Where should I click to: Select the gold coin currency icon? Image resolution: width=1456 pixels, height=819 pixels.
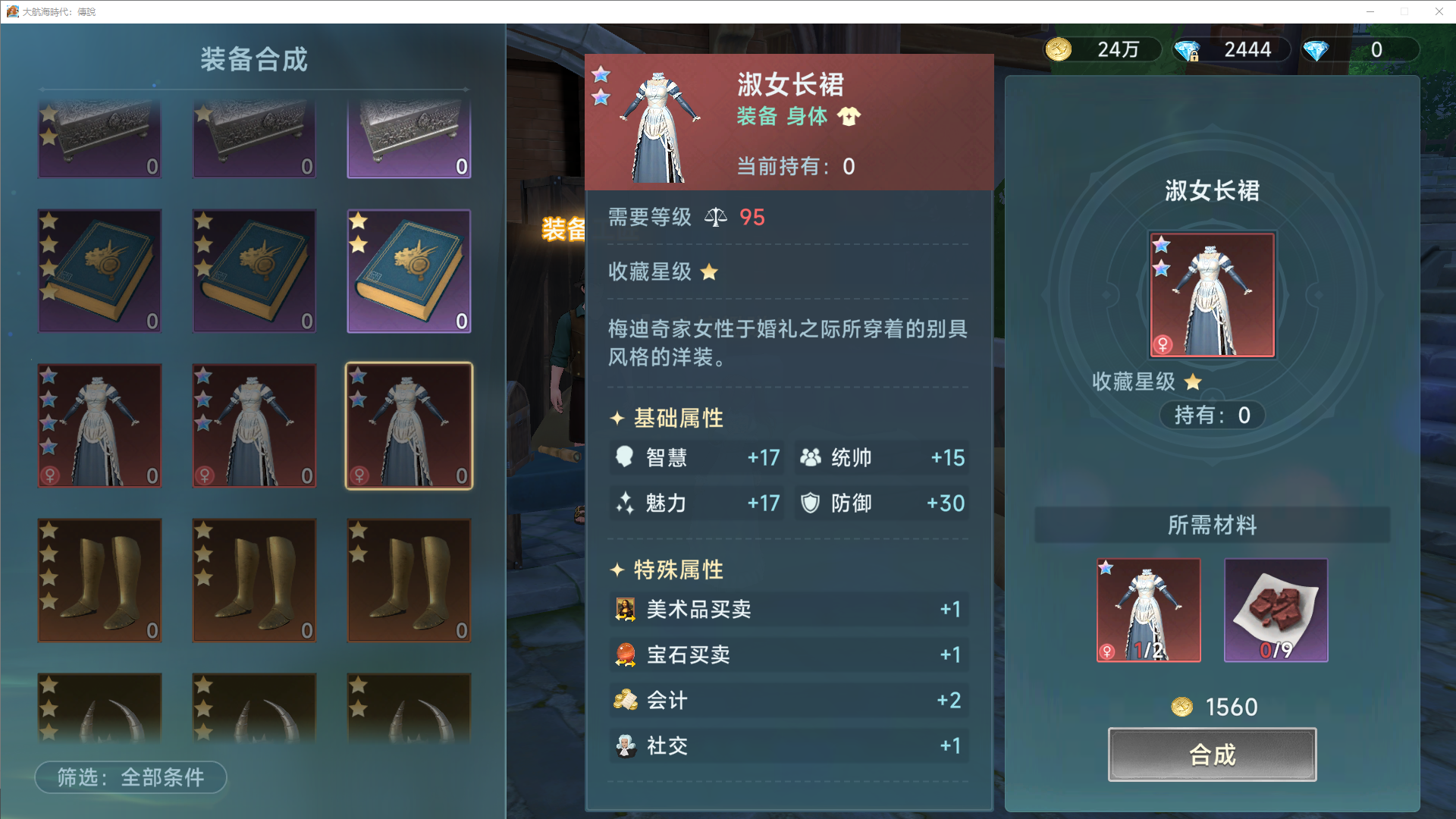coord(1059,49)
